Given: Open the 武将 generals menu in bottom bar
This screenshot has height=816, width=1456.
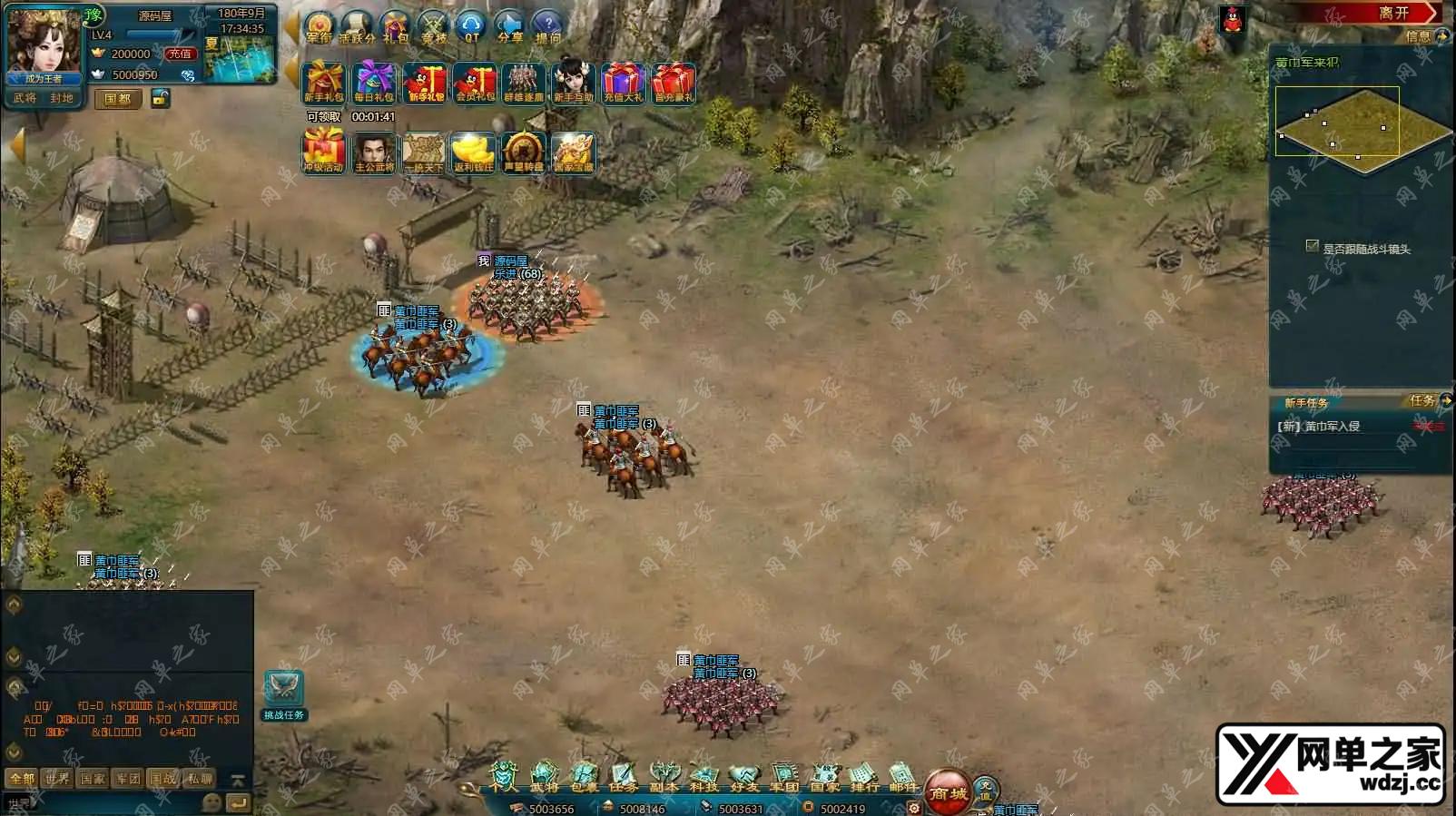Looking at the screenshot, I should point(544,777).
